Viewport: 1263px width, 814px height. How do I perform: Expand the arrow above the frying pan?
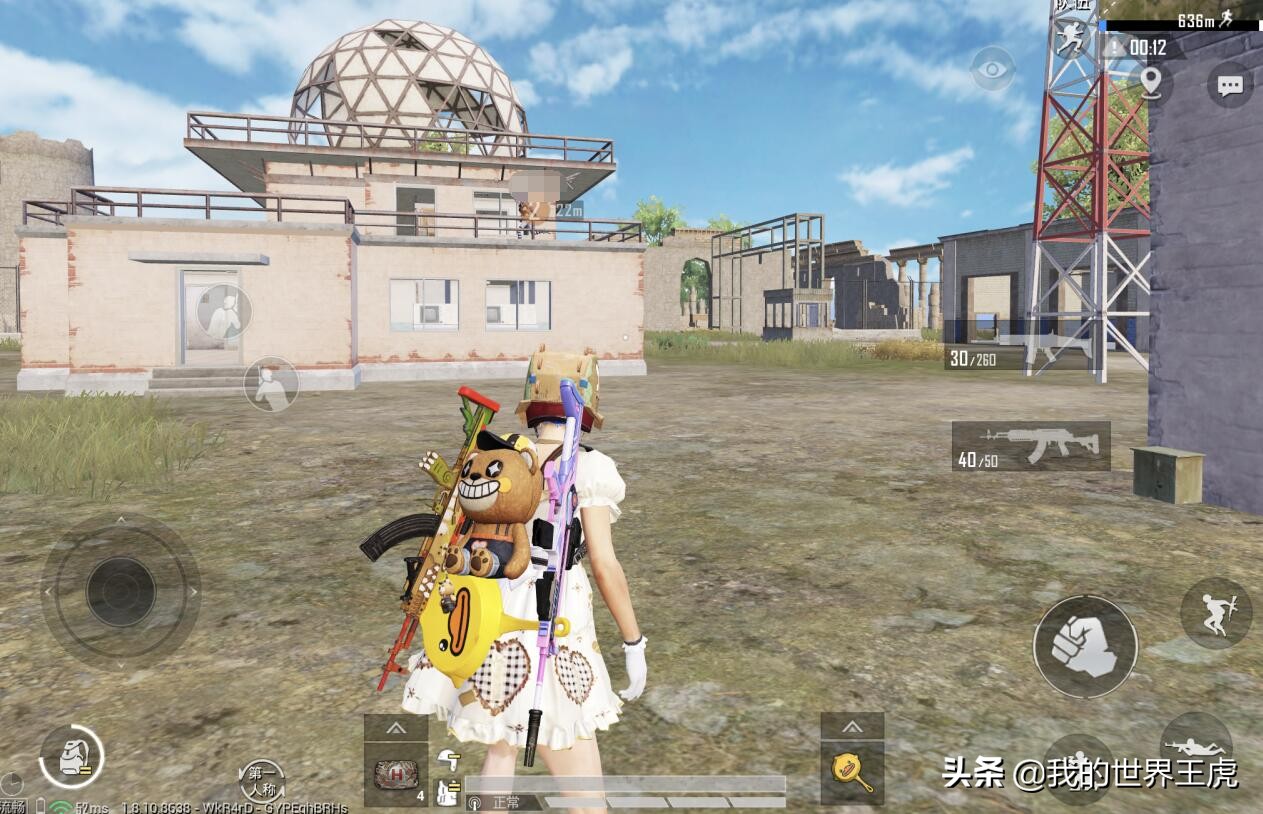[x=852, y=727]
